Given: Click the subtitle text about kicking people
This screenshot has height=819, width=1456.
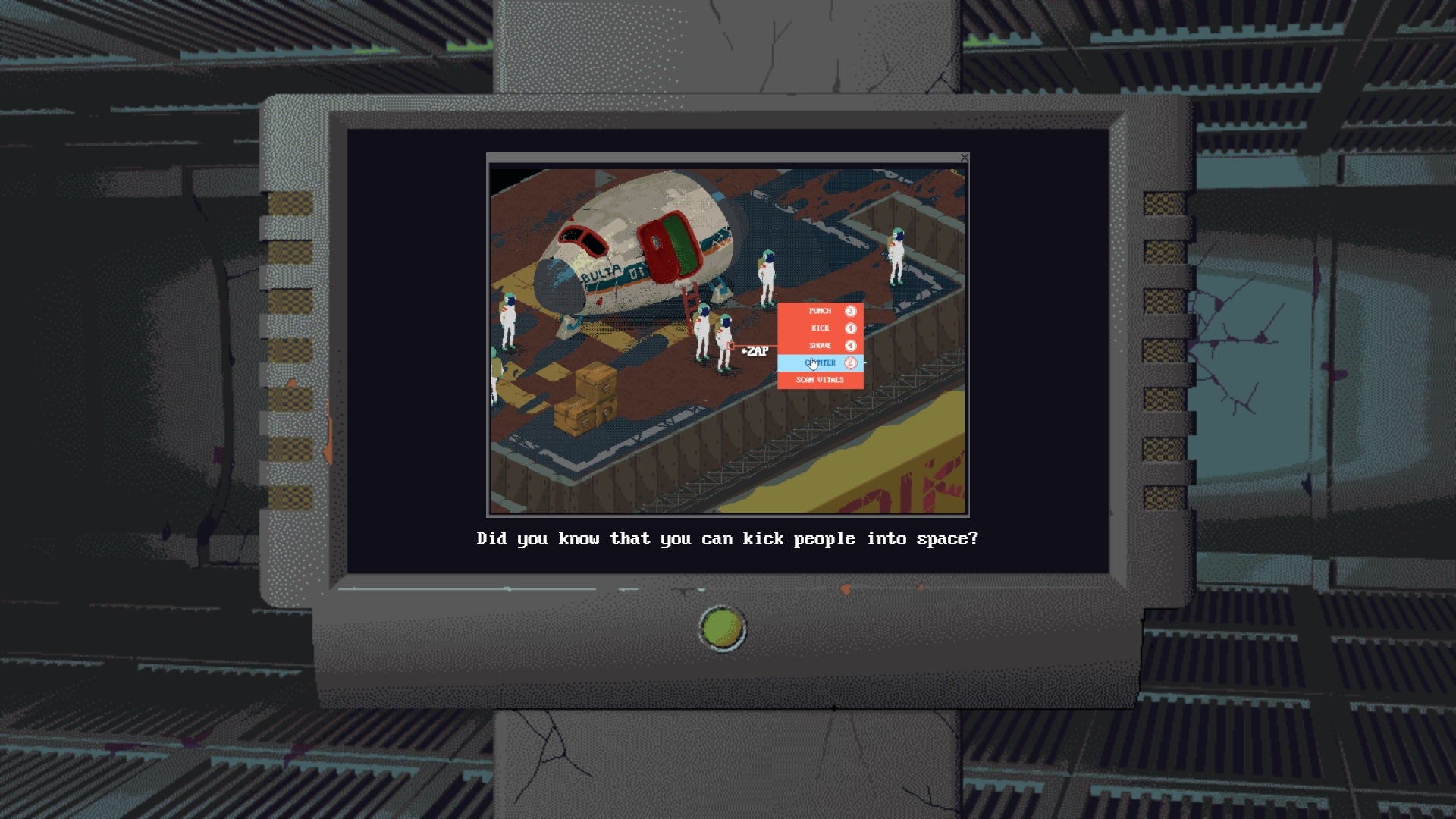Looking at the screenshot, I should tap(728, 538).
